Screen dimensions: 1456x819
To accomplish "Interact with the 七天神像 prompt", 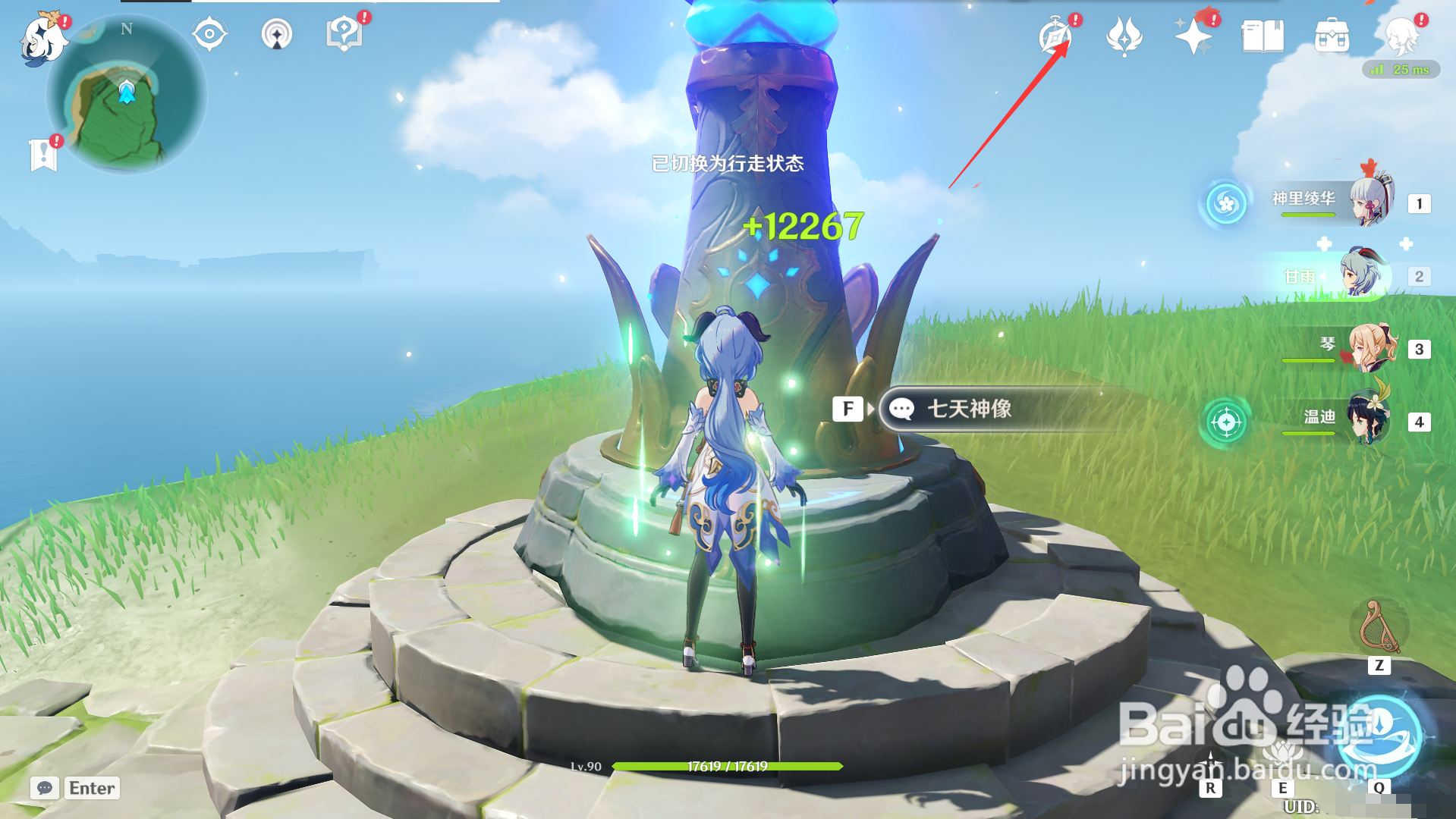I will (973, 408).
